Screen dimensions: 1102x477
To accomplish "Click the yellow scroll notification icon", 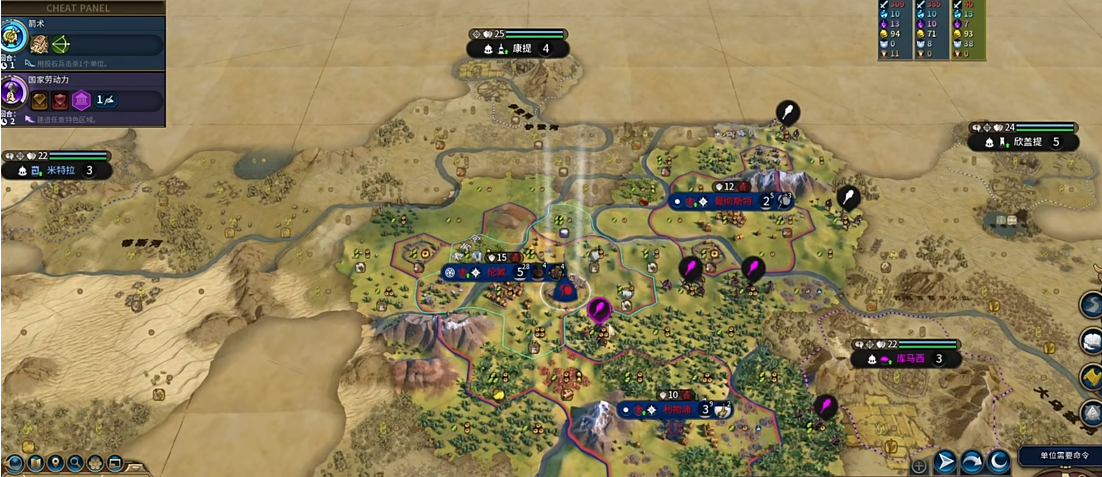I will coord(1092,375).
